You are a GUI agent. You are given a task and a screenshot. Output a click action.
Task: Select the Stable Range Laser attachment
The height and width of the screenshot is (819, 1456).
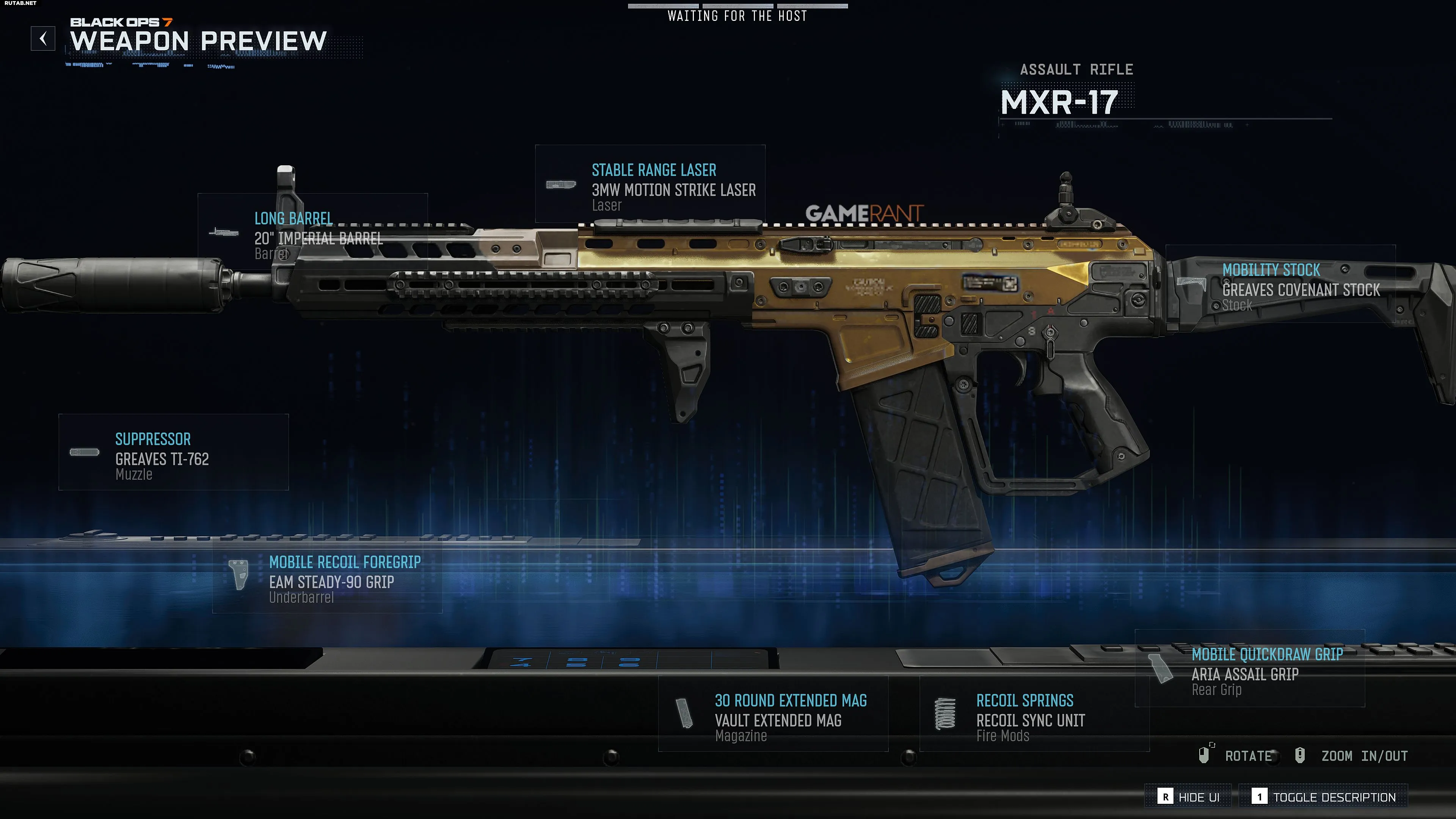650,184
